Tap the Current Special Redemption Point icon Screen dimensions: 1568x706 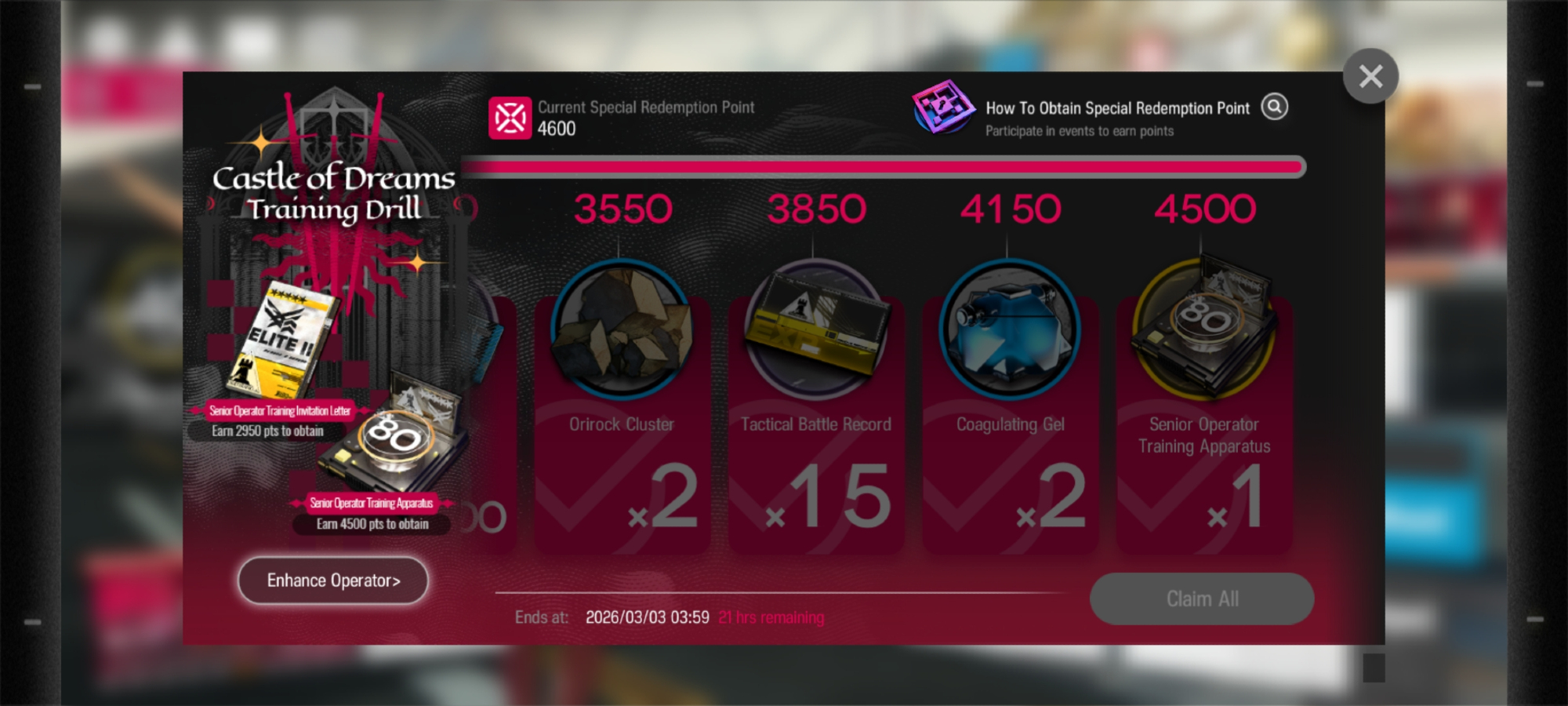(x=510, y=118)
